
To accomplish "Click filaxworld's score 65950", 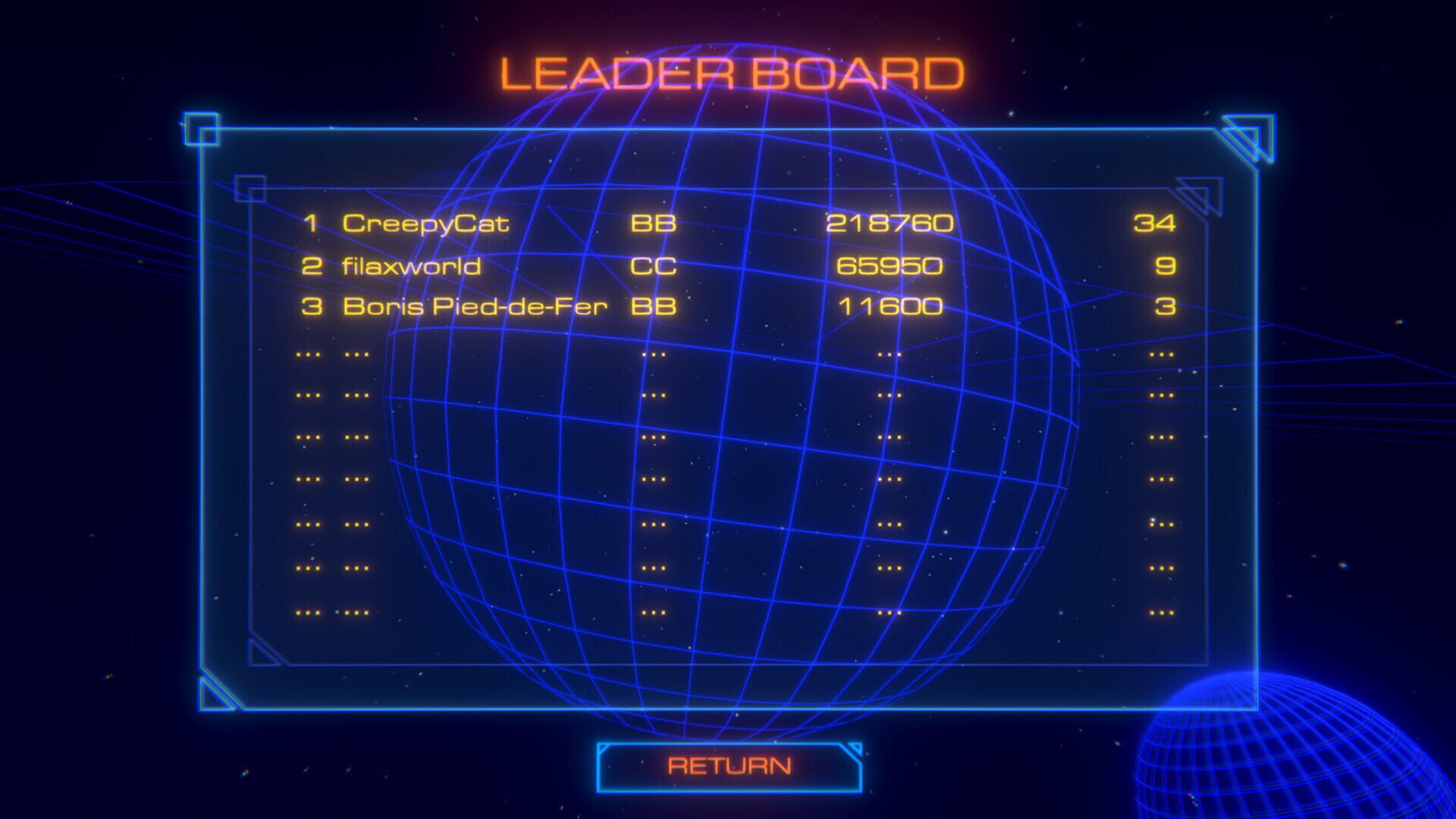I will tap(889, 266).
